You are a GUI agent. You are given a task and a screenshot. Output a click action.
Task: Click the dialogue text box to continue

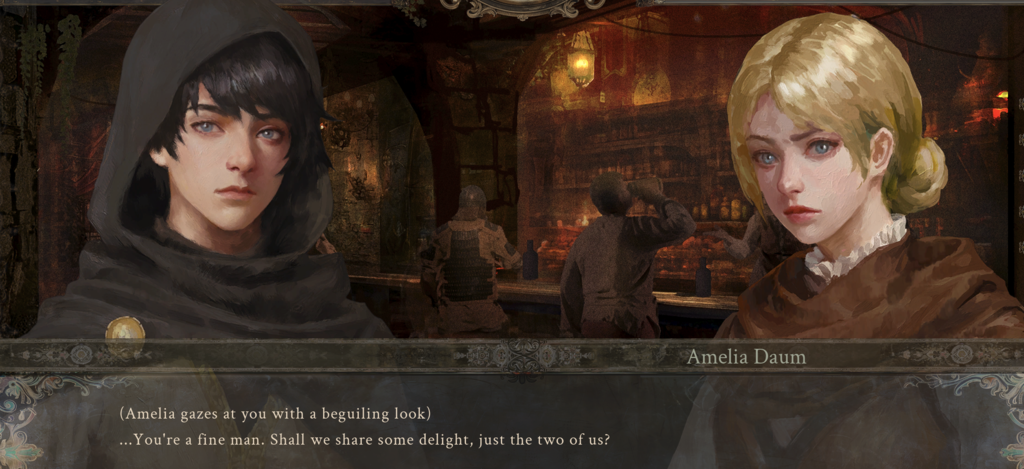point(512,425)
